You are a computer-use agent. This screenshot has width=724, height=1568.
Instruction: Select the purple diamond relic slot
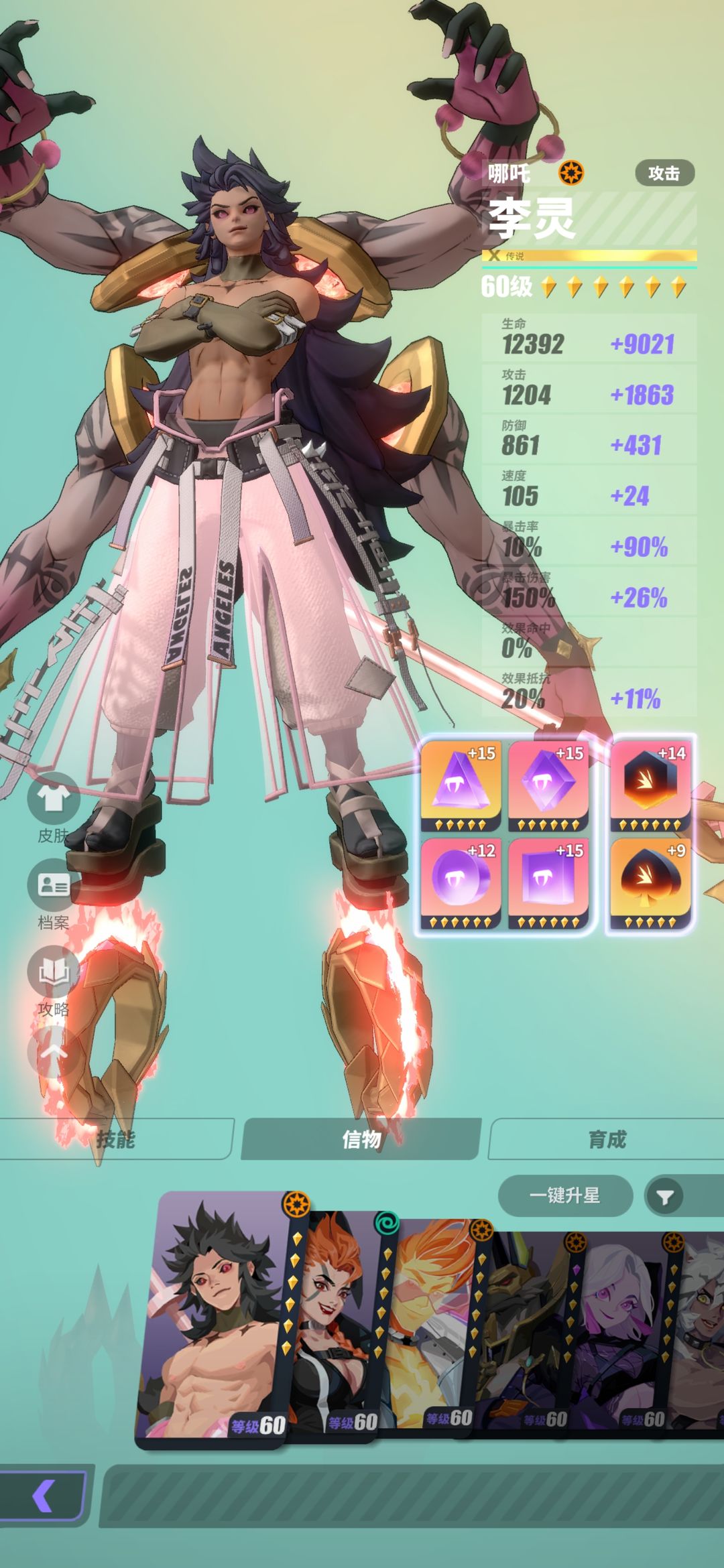click(x=548, y=784)
